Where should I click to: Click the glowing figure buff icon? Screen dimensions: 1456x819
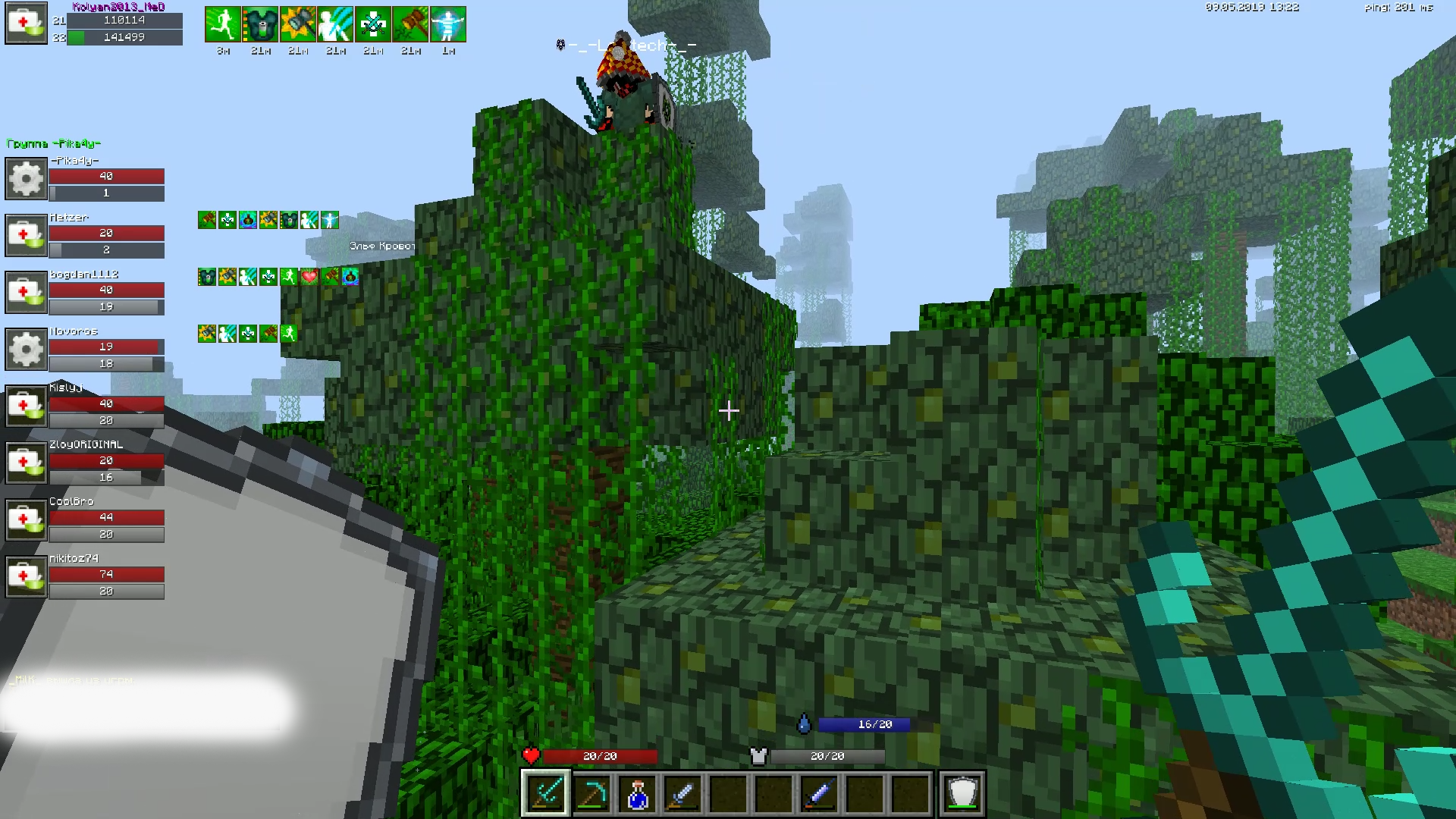(x=448, y=24)
